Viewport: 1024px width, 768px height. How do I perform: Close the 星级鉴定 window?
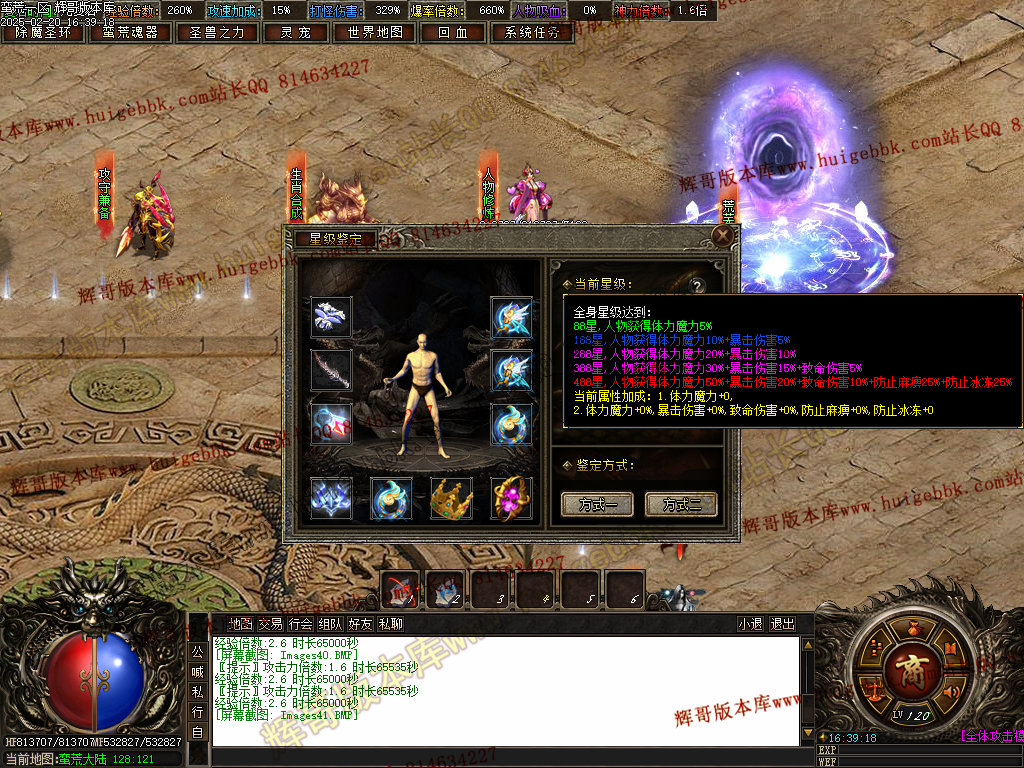click(722, 236)
